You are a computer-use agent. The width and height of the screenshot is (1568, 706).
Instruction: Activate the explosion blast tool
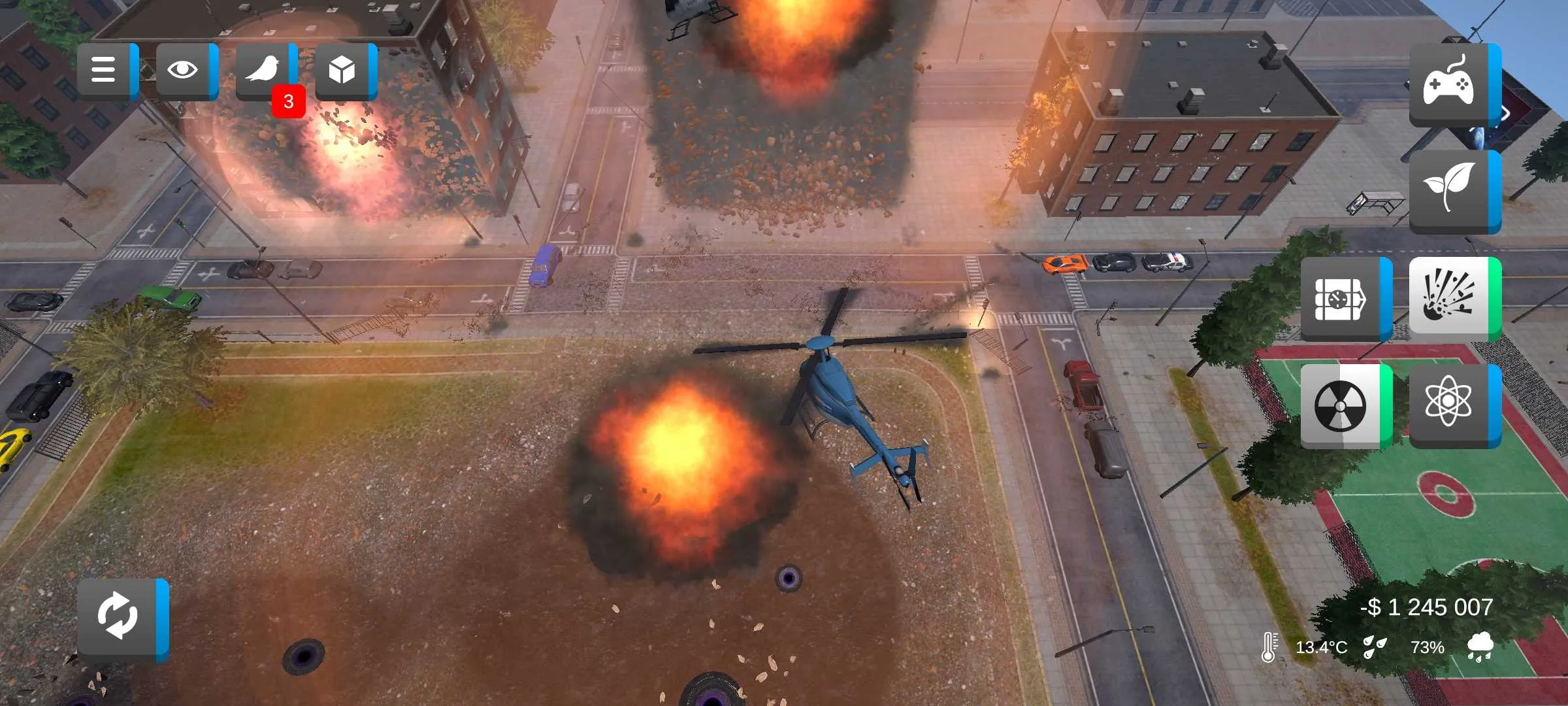(x=1450, y=297)
